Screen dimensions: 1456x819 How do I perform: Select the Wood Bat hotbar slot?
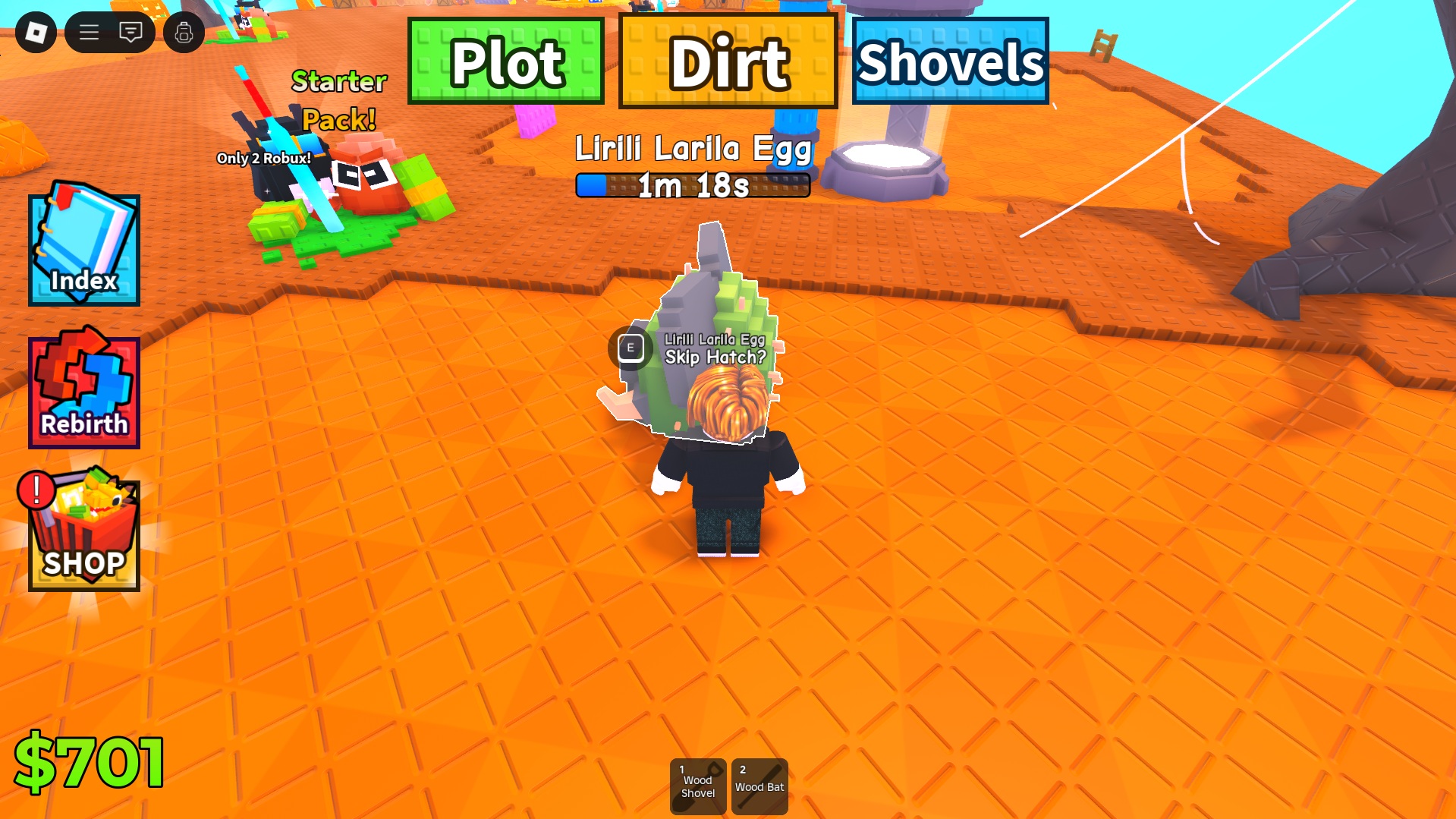click(x=759, y=786)
